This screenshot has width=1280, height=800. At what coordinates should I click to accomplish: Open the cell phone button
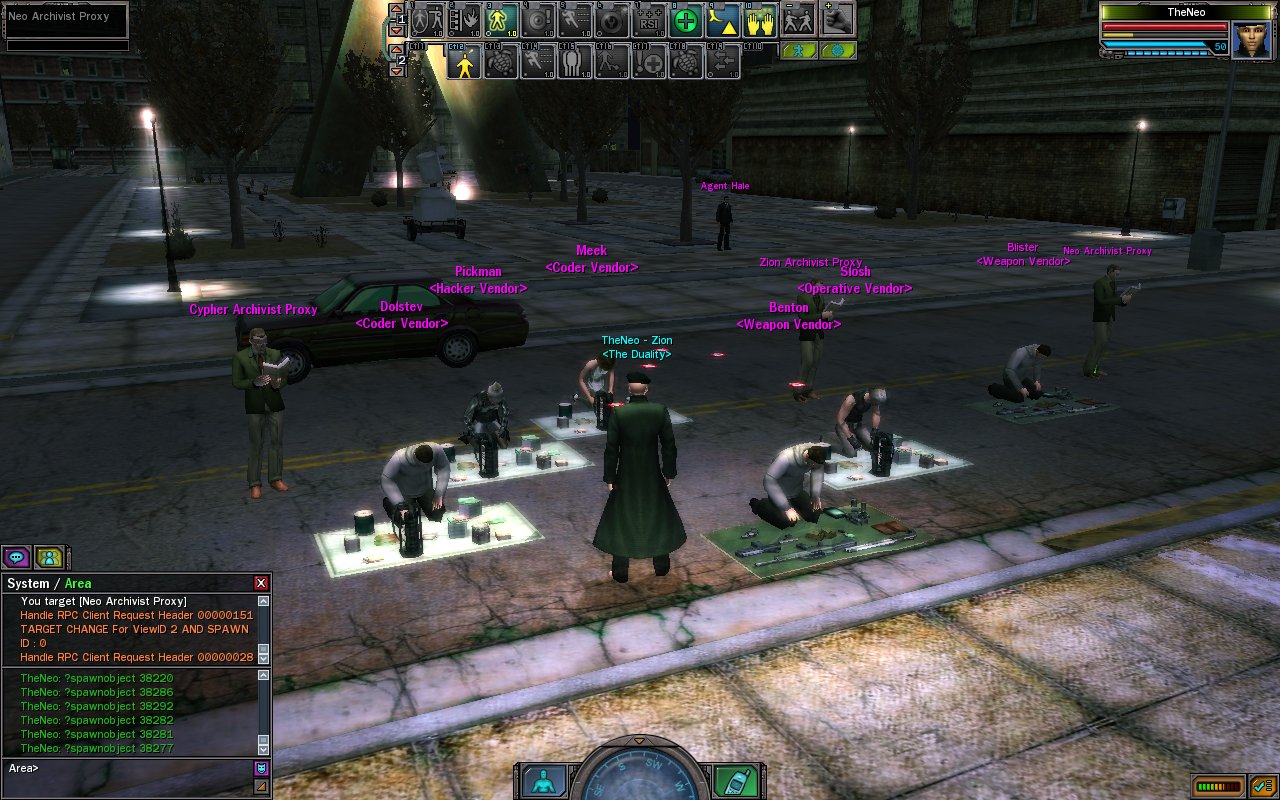(x=736, y=781)
